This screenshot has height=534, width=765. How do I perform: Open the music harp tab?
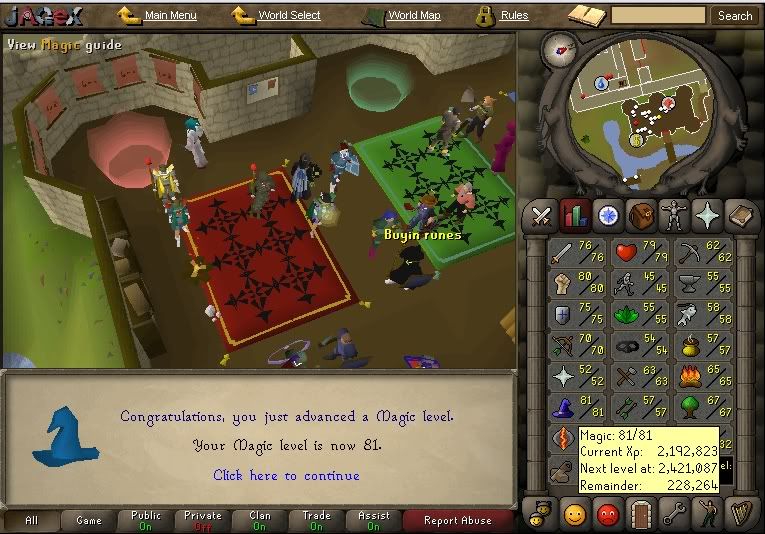pos(741,516)
